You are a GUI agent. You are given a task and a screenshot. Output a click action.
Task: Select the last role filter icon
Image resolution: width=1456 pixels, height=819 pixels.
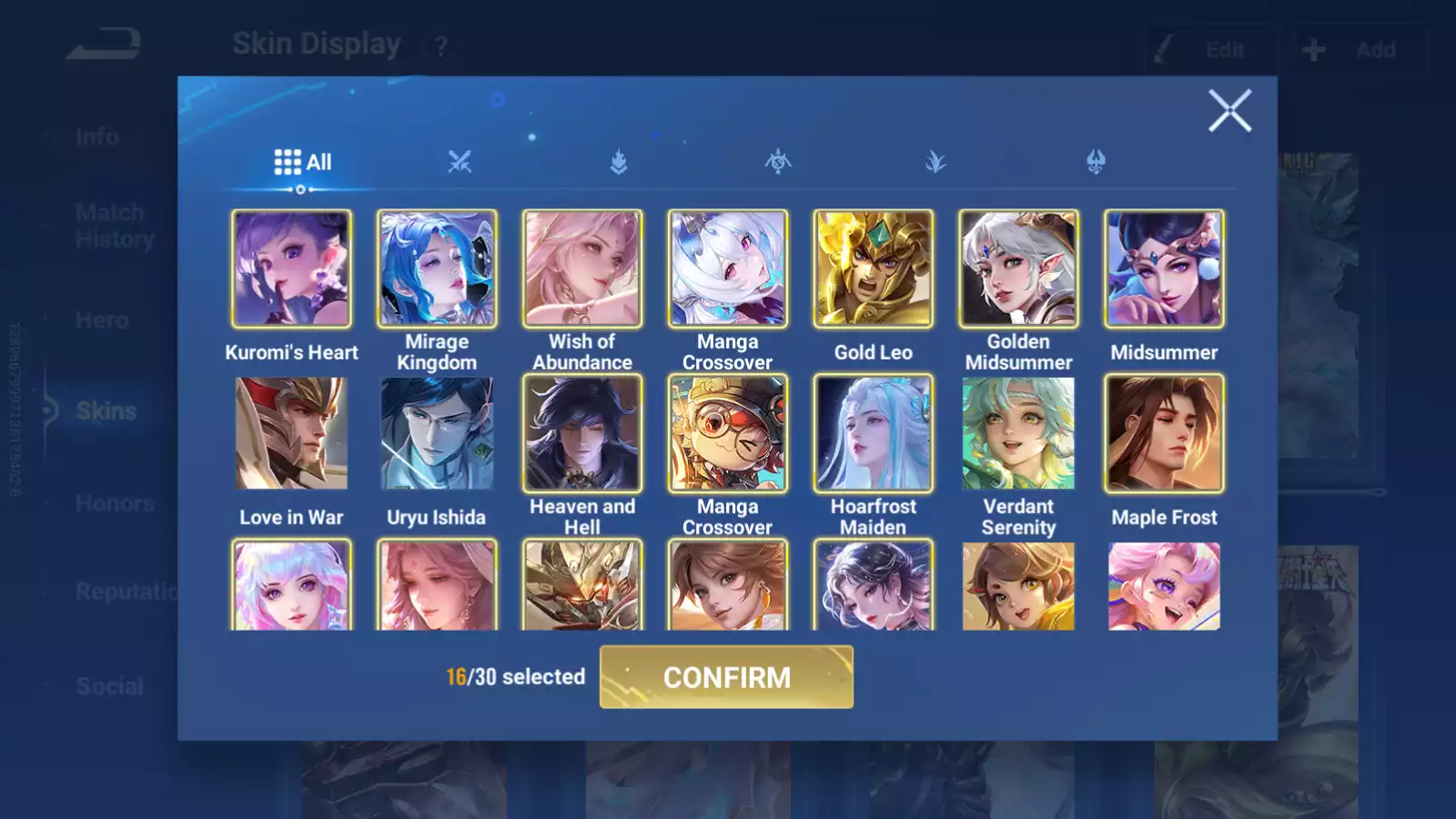(x=1097, y=161)
